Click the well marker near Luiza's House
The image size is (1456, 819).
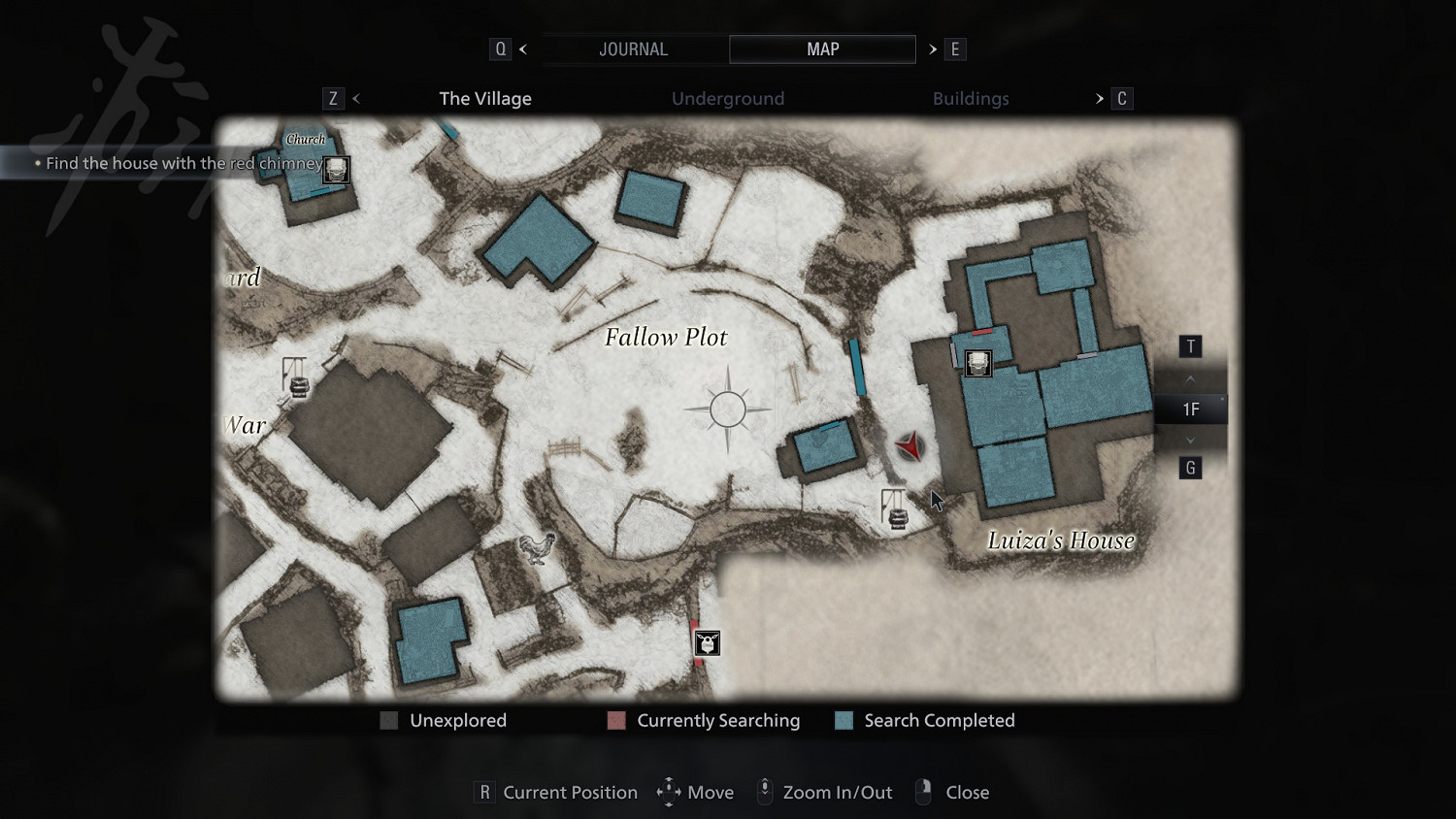tap(895, 509)
